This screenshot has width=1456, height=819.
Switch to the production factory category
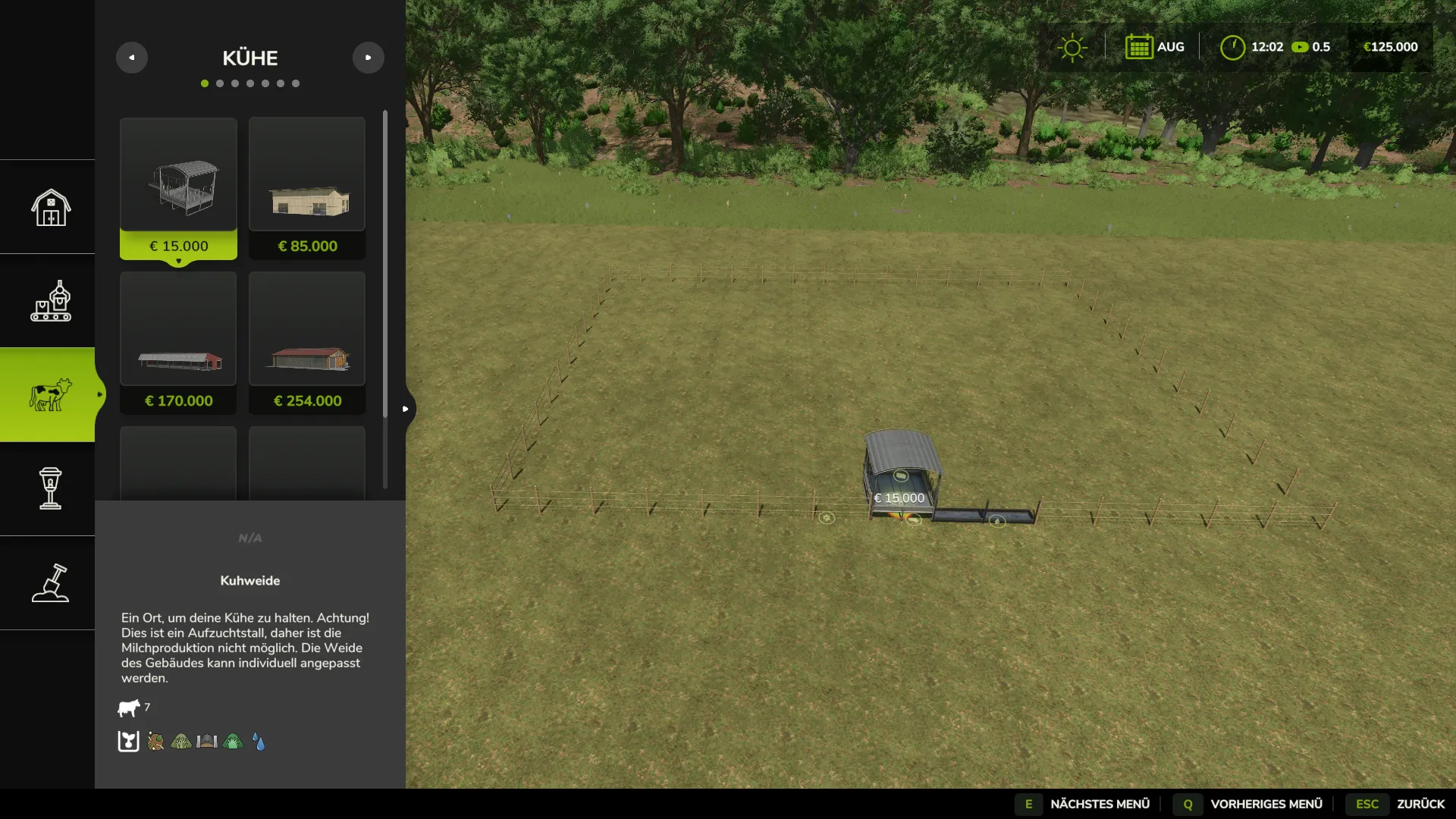pyautogui.click(x=50, y=301)
